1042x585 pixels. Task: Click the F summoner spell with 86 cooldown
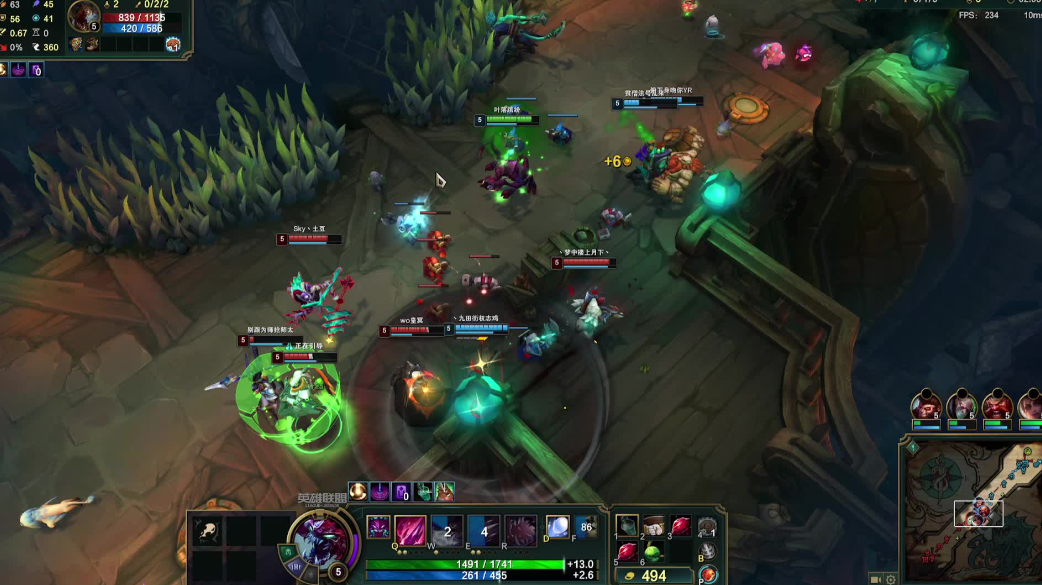(x=586, y=526)
